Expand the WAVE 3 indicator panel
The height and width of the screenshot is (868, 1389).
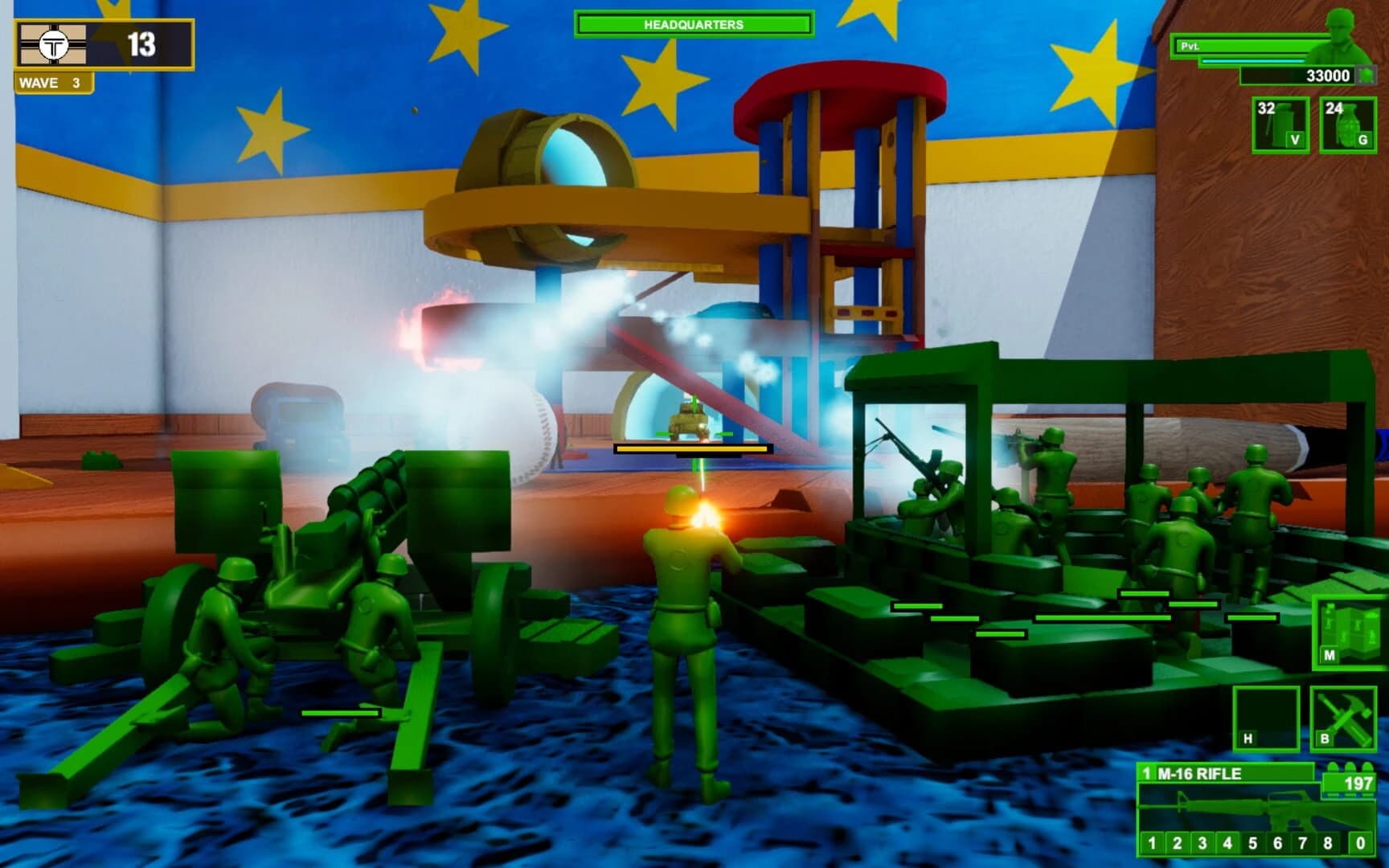(51, 81)
